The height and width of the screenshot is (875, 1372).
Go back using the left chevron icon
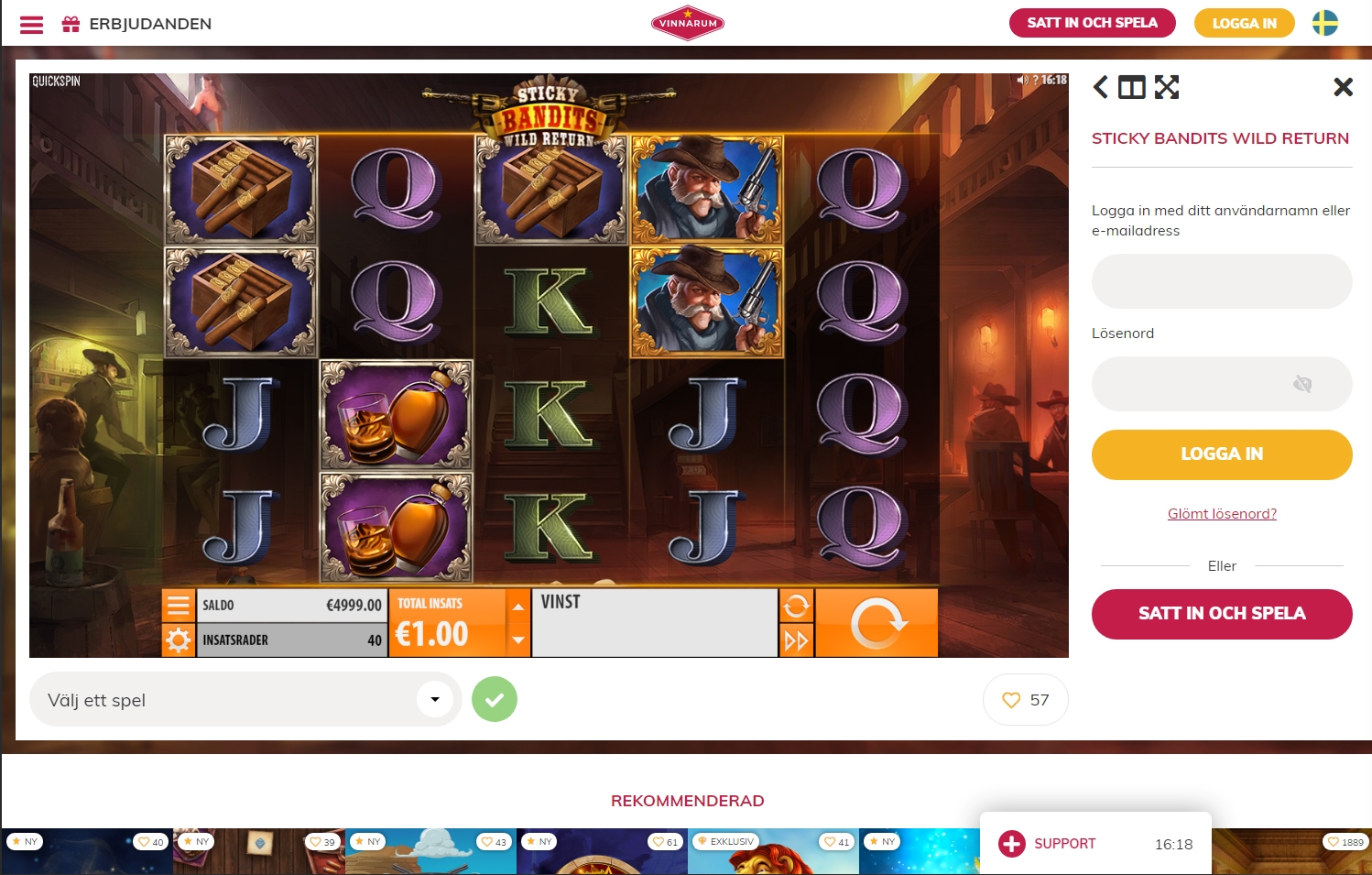(x=1100, y=87)
